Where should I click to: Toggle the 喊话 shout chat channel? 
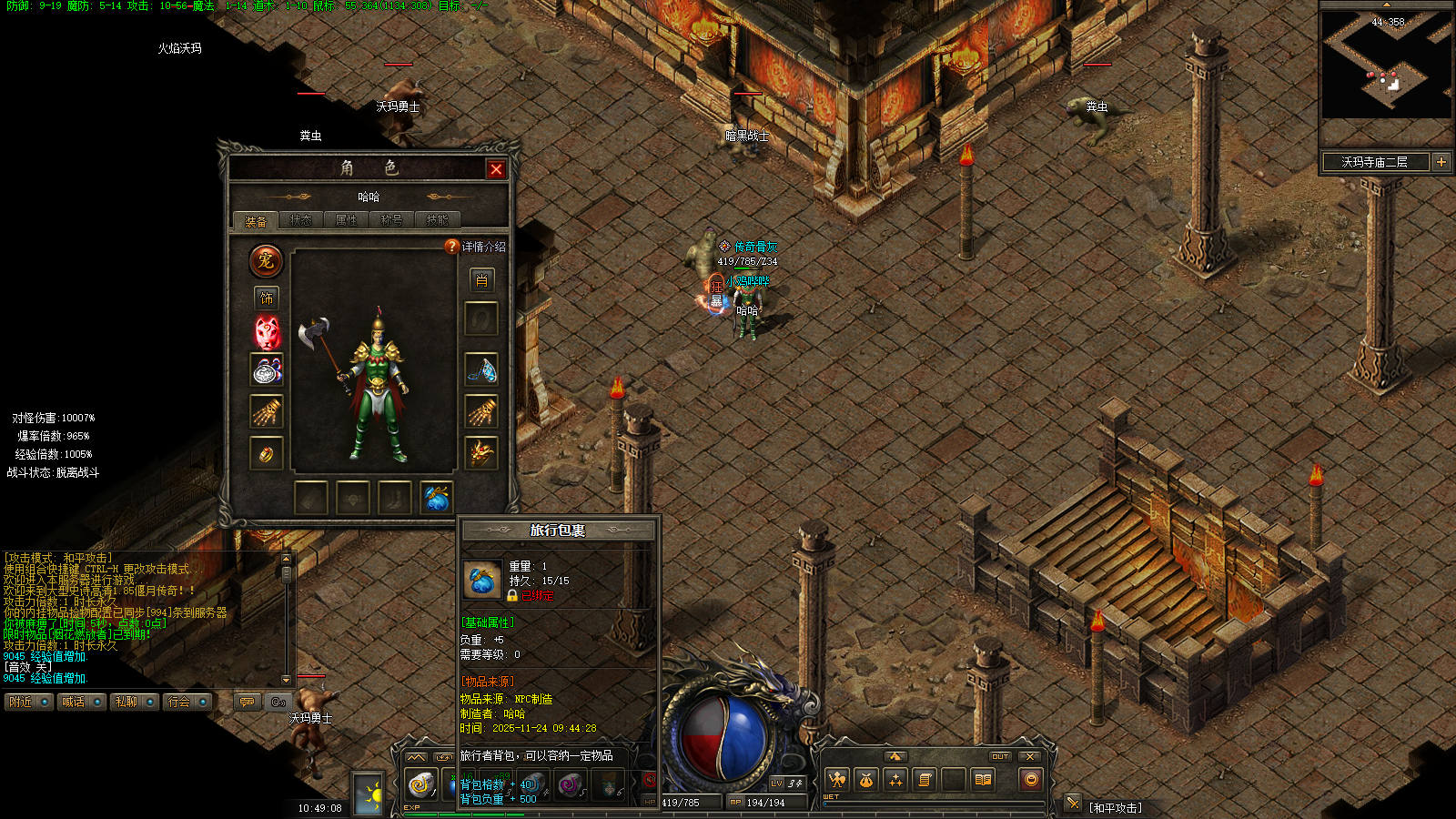81,702
